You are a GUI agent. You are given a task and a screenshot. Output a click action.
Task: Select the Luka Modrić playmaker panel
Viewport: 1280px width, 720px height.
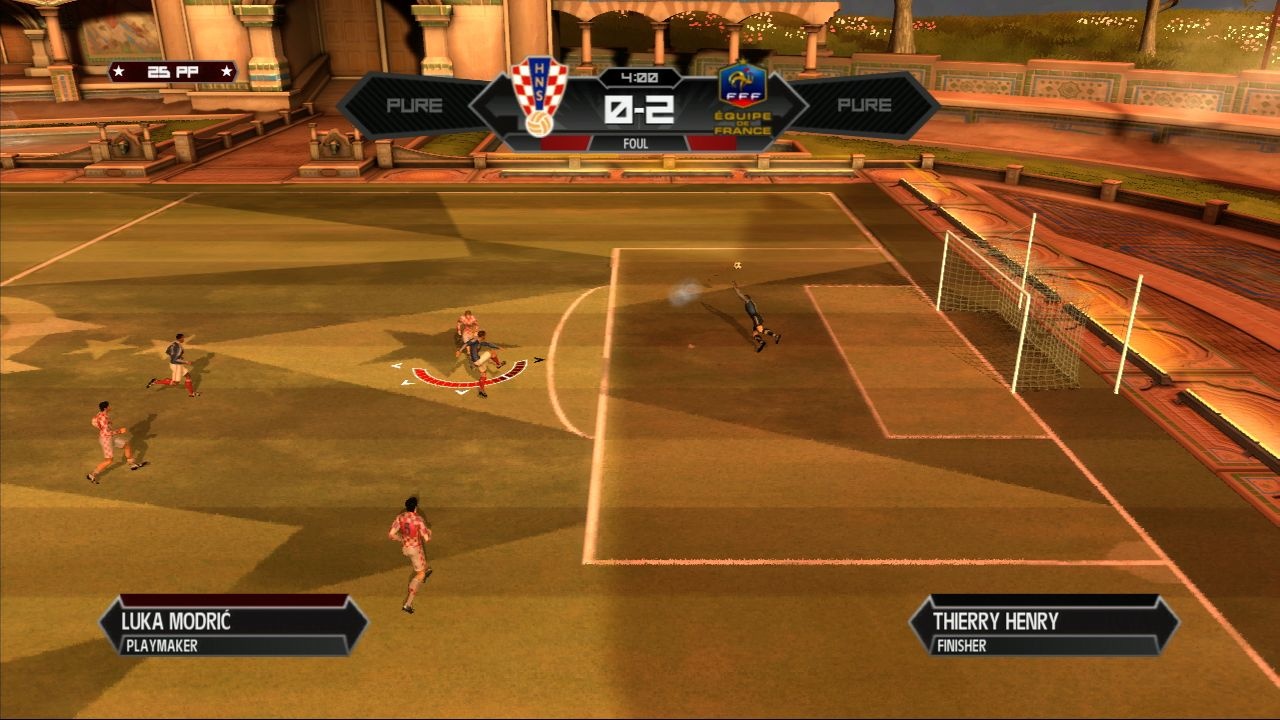point(234,626)
